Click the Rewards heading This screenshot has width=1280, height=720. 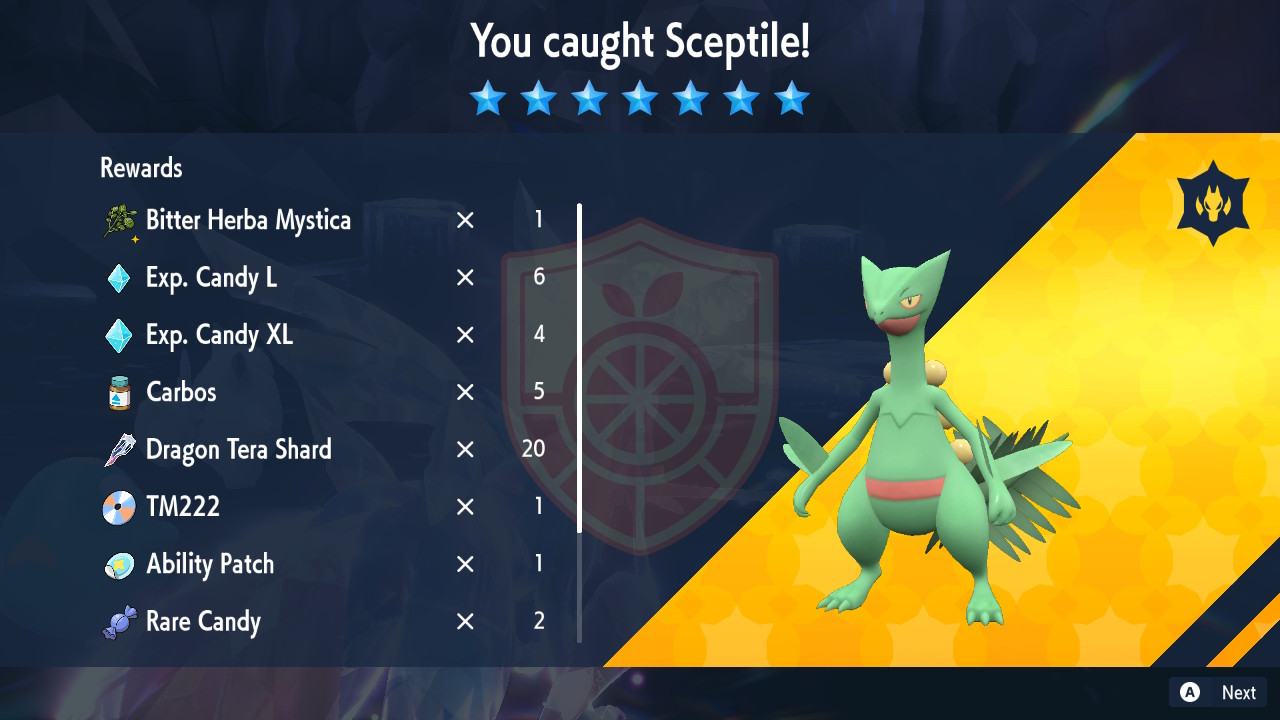[x=140, y=168]
